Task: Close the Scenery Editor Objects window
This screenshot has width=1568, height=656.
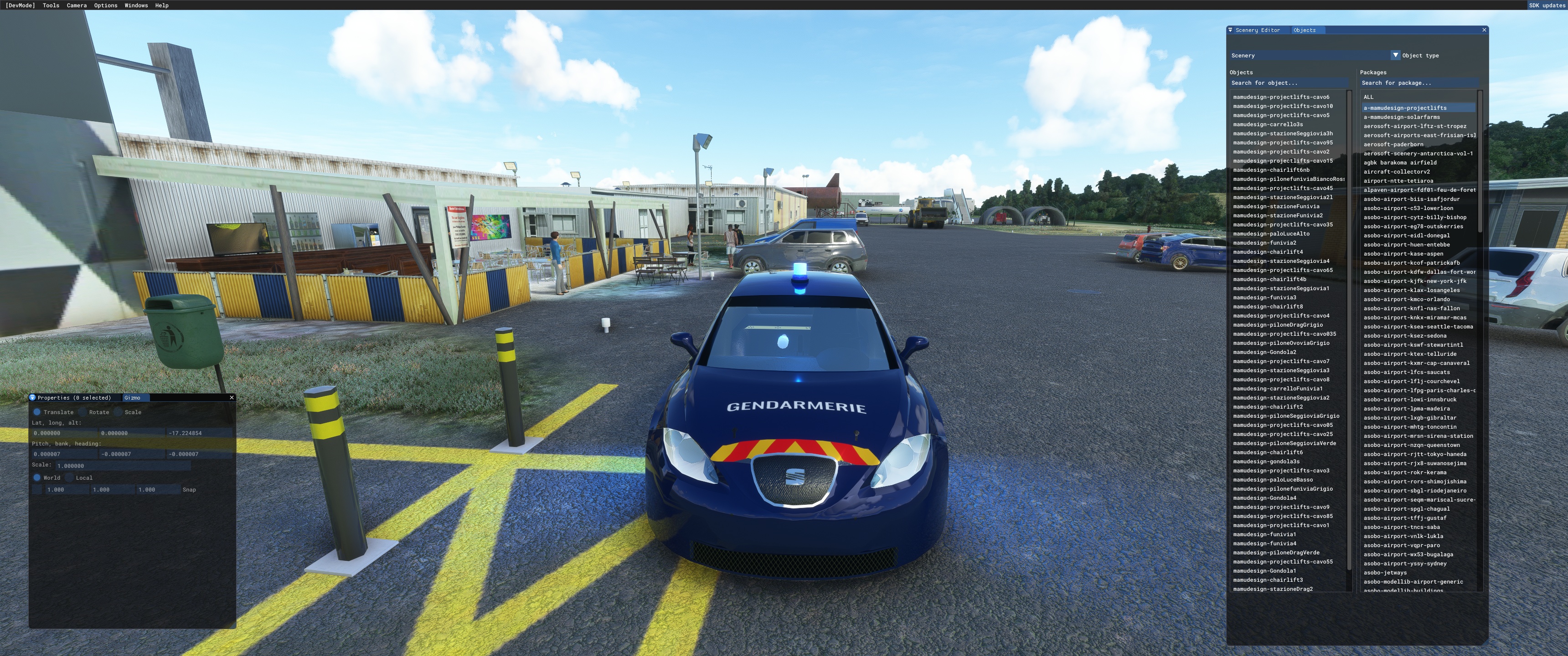Action: [x=1484, y=30]
